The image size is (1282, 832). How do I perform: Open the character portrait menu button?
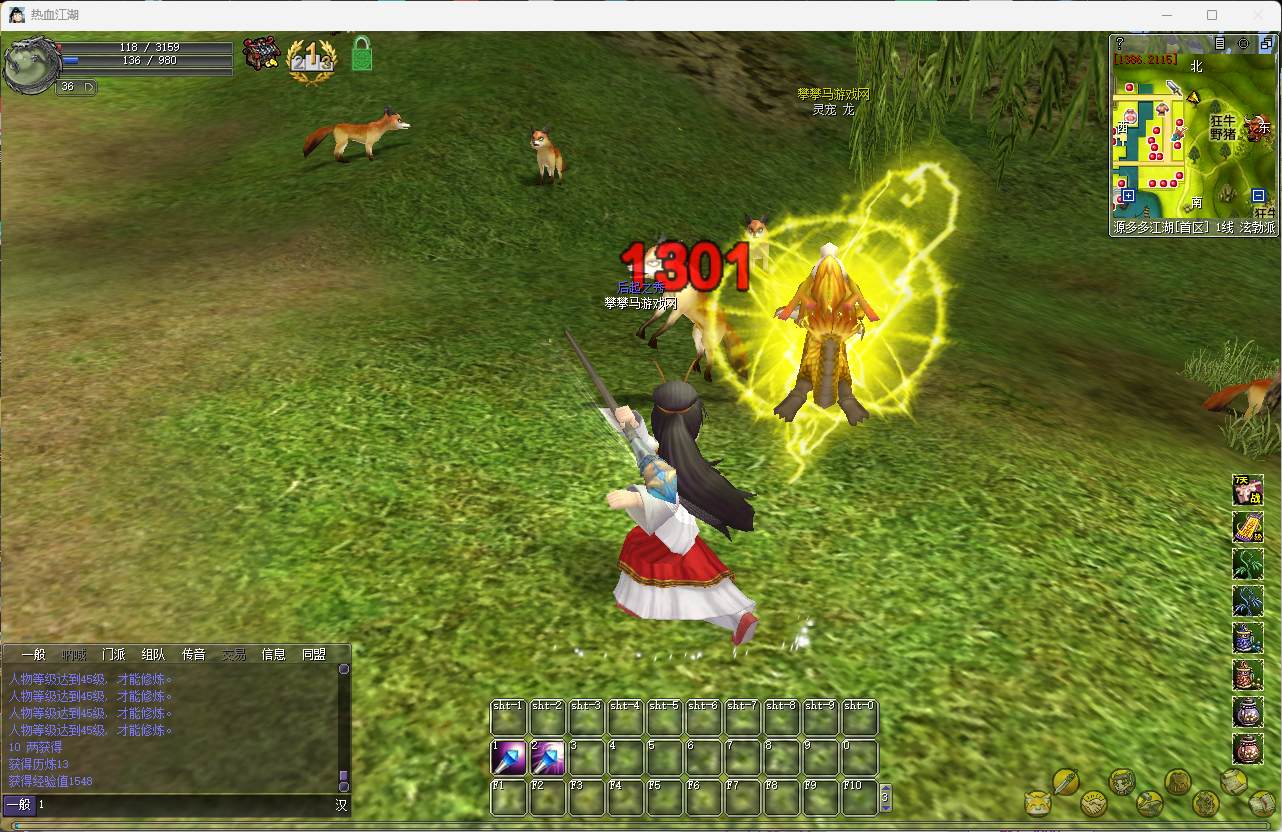[x=1122, y=781]
